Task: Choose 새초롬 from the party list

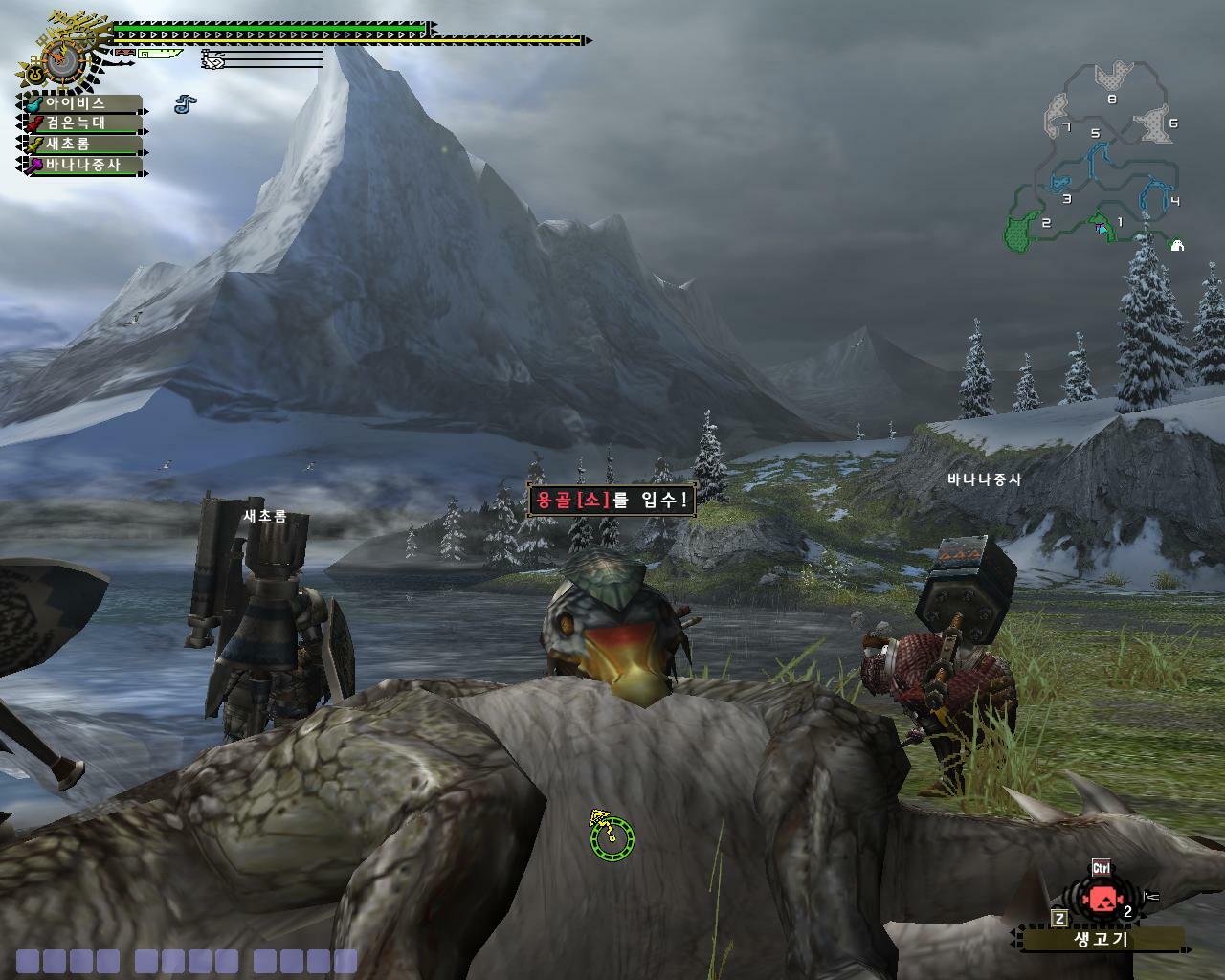Action: (80, 145)
